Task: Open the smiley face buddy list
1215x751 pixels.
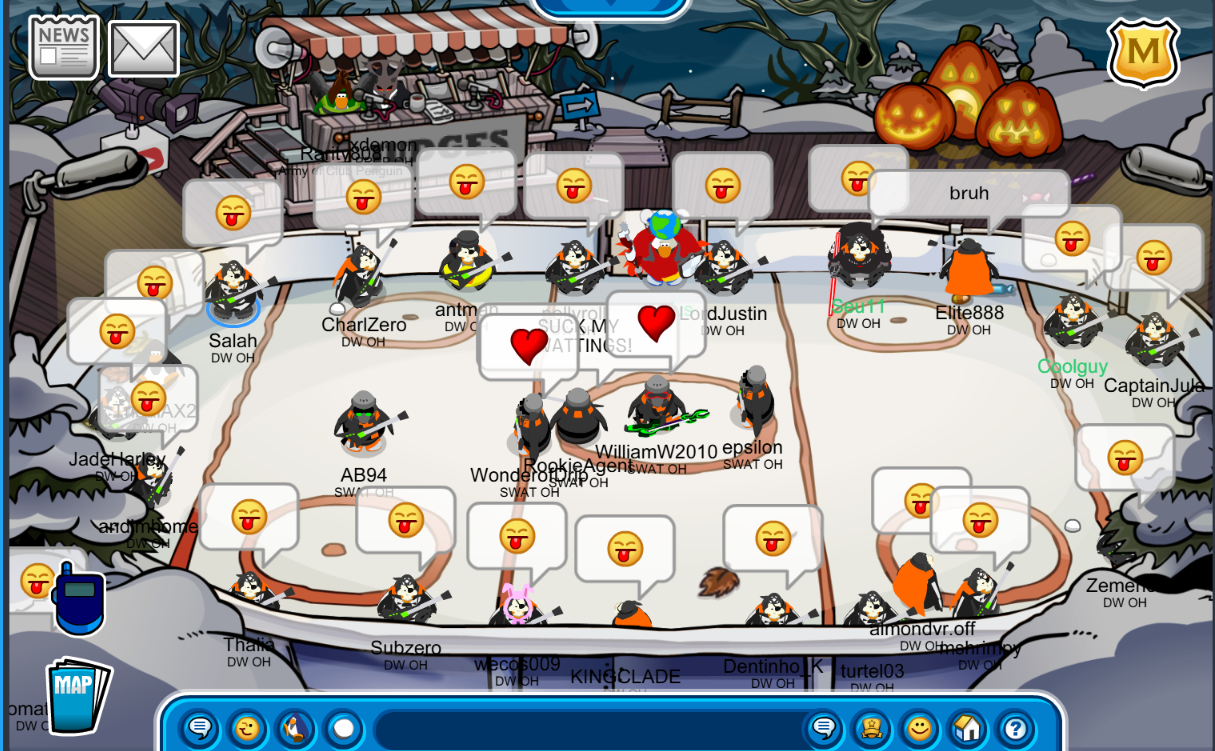Action: [919, 727]
